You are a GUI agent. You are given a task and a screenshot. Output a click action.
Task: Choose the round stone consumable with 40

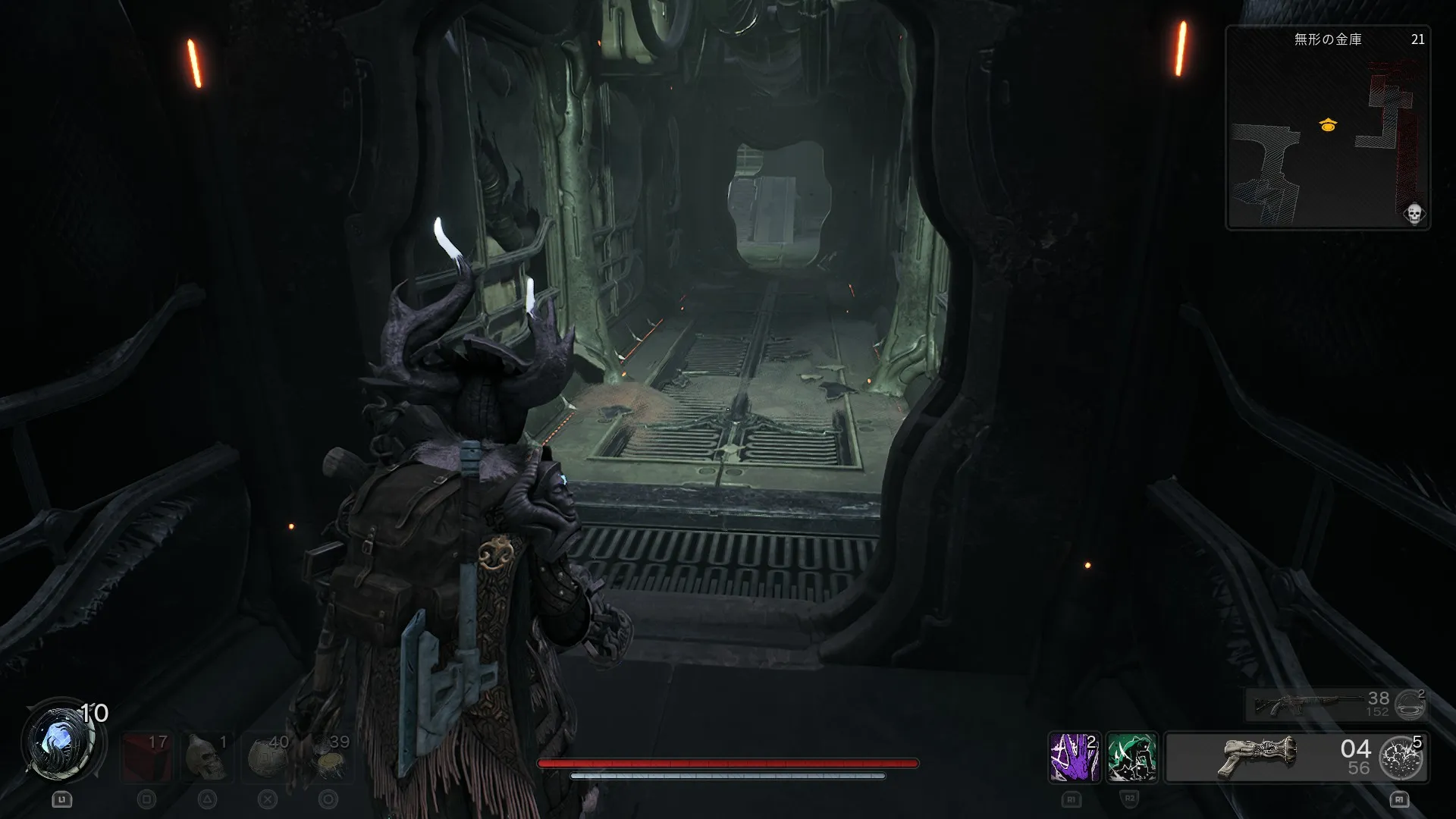267,756
